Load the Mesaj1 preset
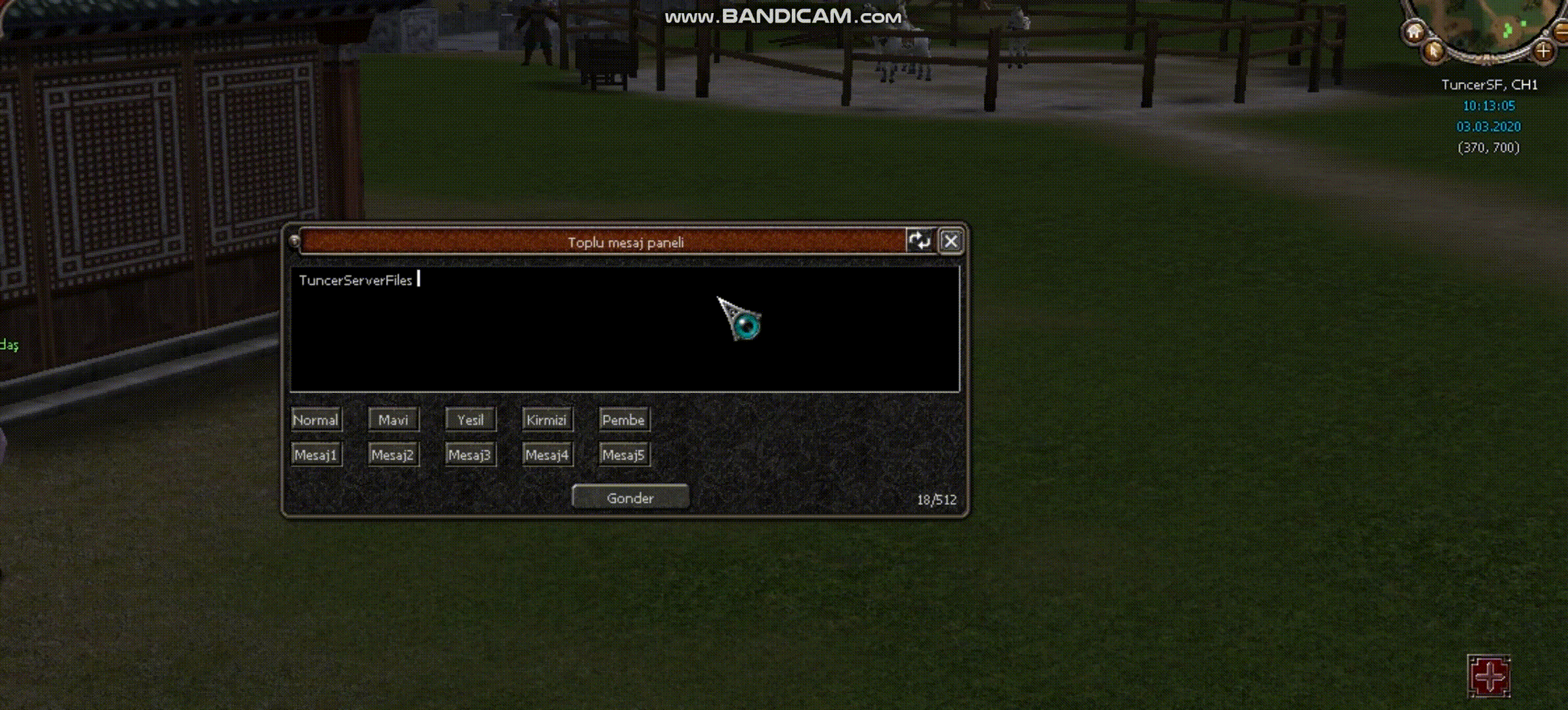1568x710 pixels. pos(316,455)
